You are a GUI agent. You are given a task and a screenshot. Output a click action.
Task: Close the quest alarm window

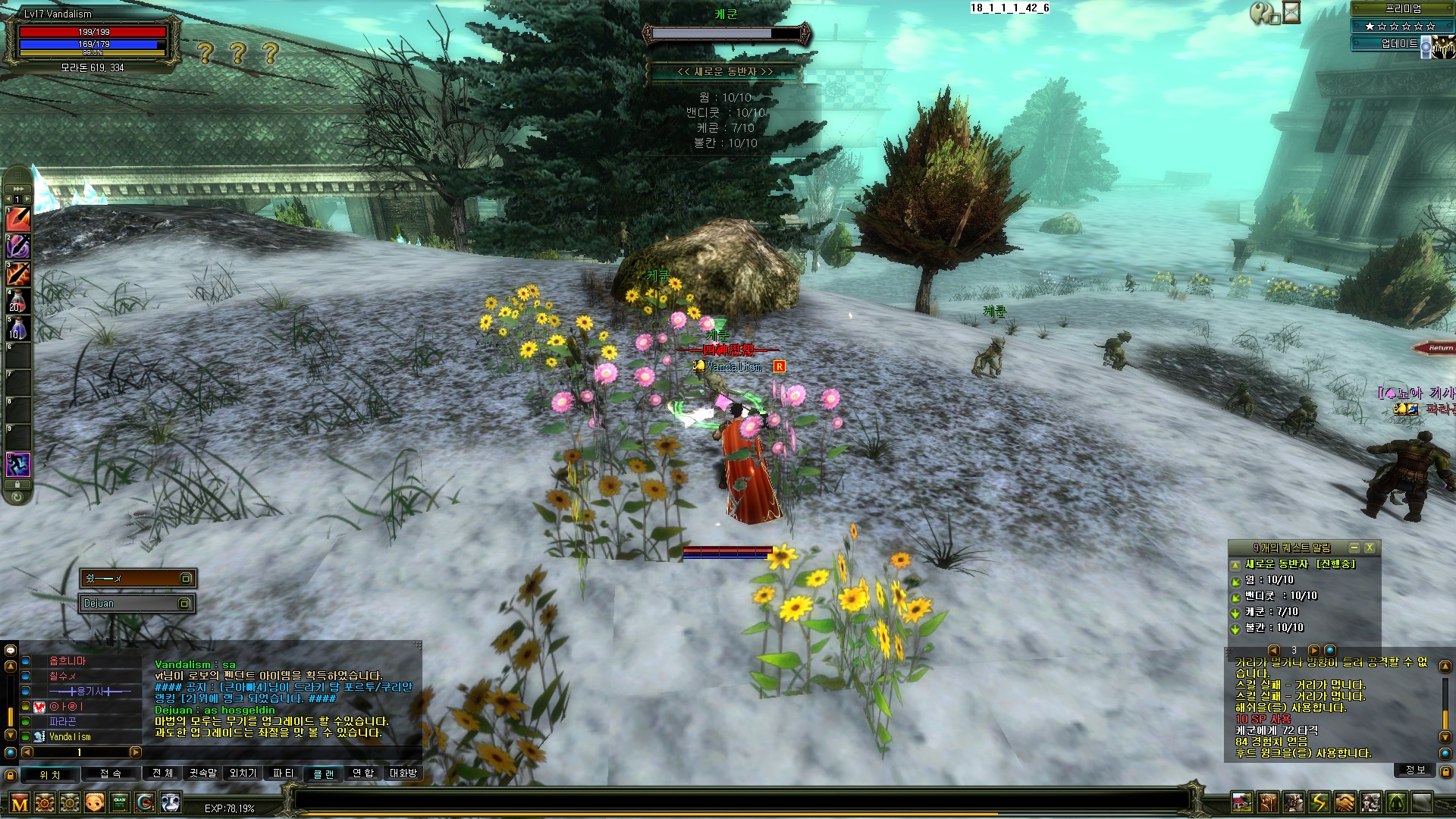(1369, 548)
